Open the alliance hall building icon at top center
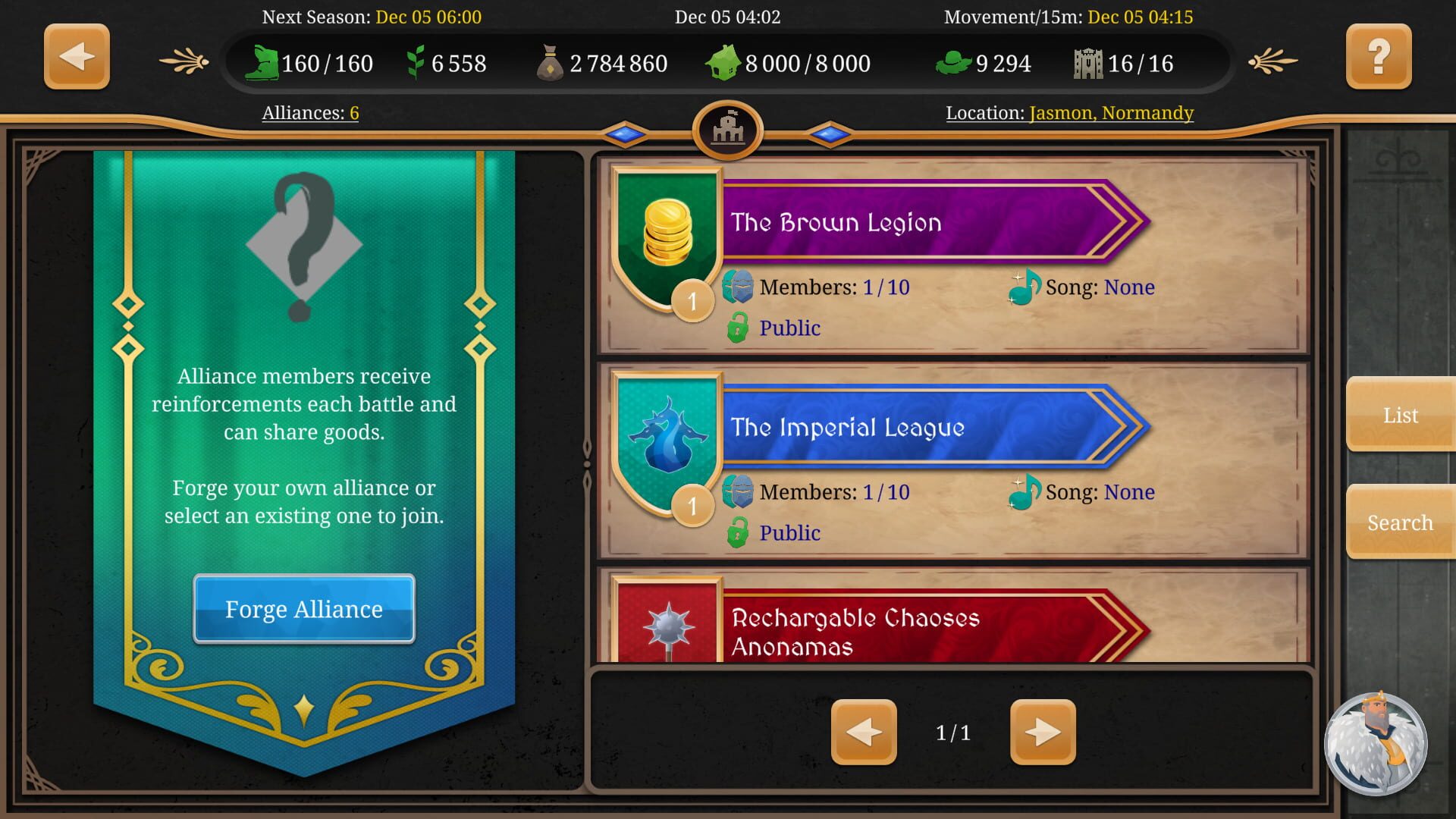This screenshot has width=1456, height=819. (728, 130)
